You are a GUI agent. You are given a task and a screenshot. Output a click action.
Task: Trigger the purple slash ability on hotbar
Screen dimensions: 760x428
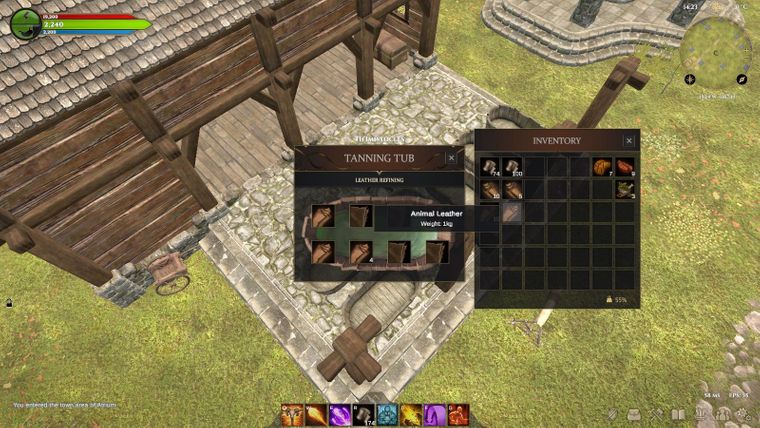click(339, 414)
